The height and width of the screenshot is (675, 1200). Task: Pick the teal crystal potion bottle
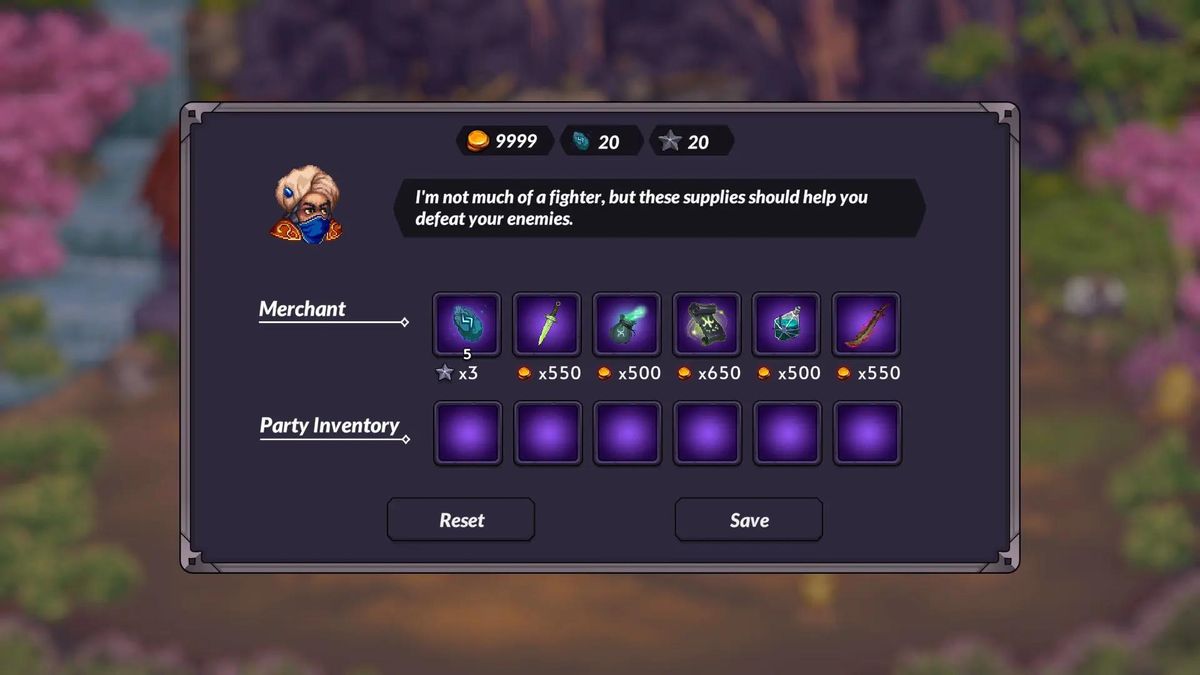[786, 324]
